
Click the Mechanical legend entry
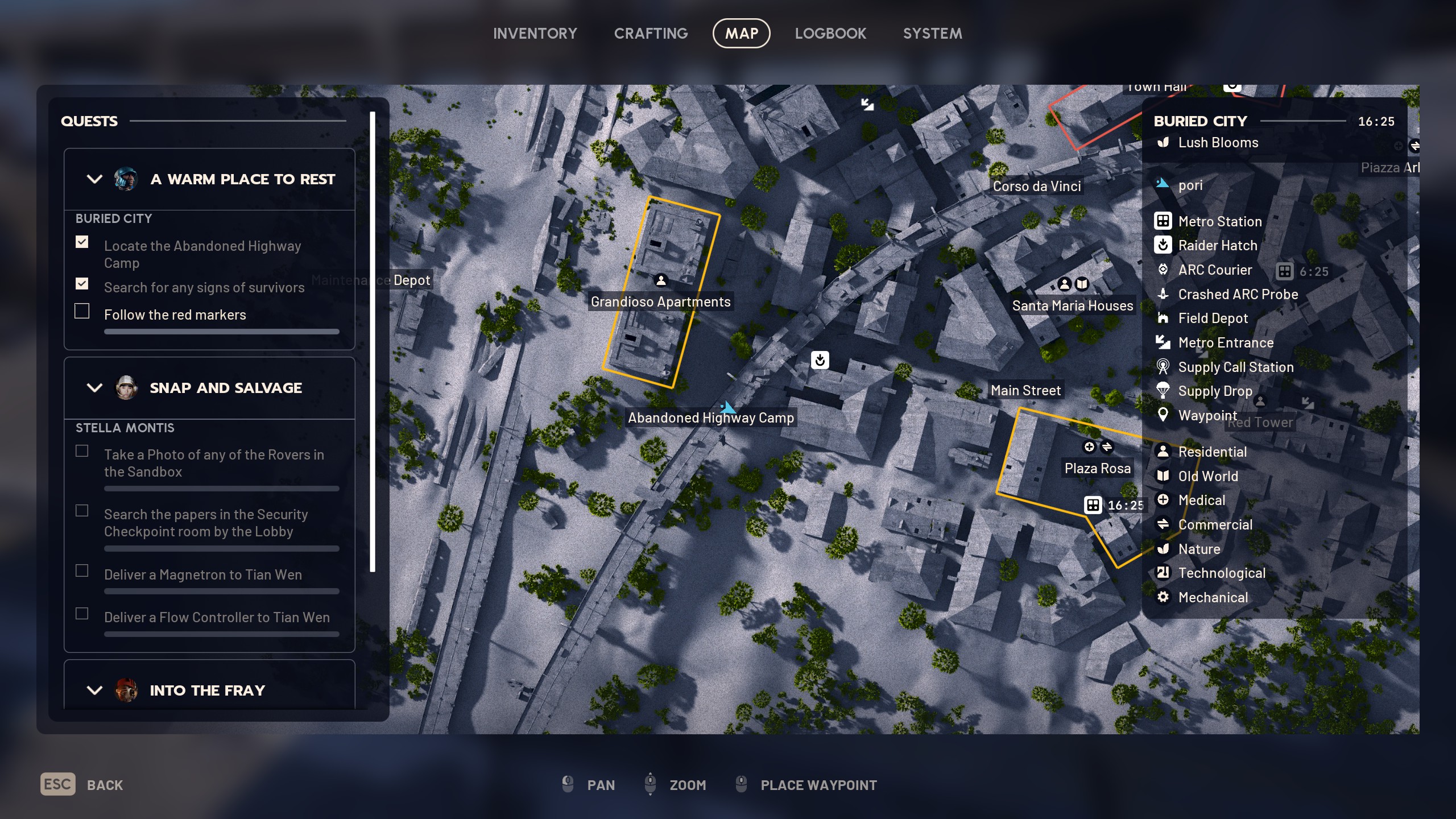pyautogui.click(x=1213, y=597)
